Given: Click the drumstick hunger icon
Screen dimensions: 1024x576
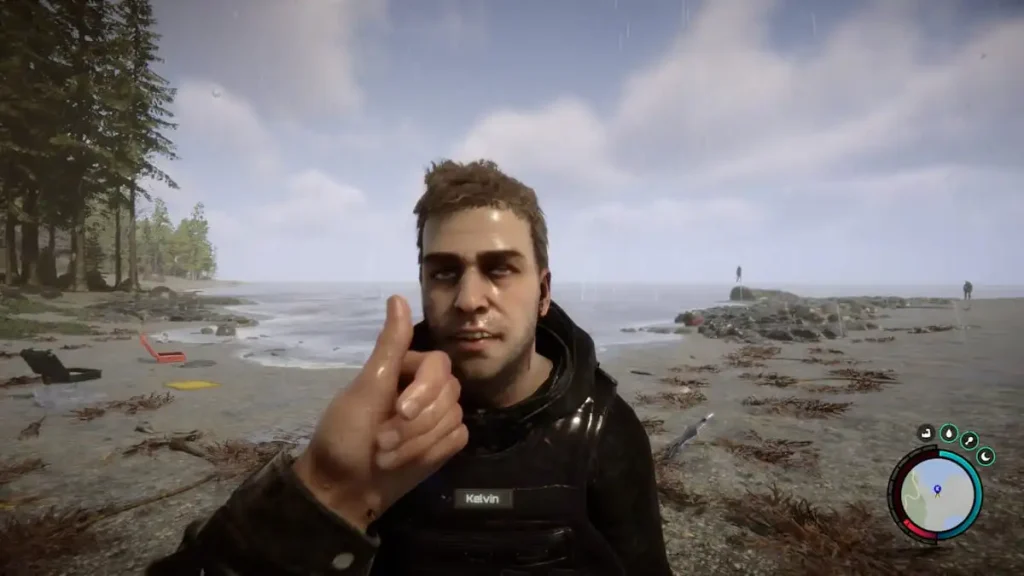Looking at the screenshot, I should (x=969, y=441).
